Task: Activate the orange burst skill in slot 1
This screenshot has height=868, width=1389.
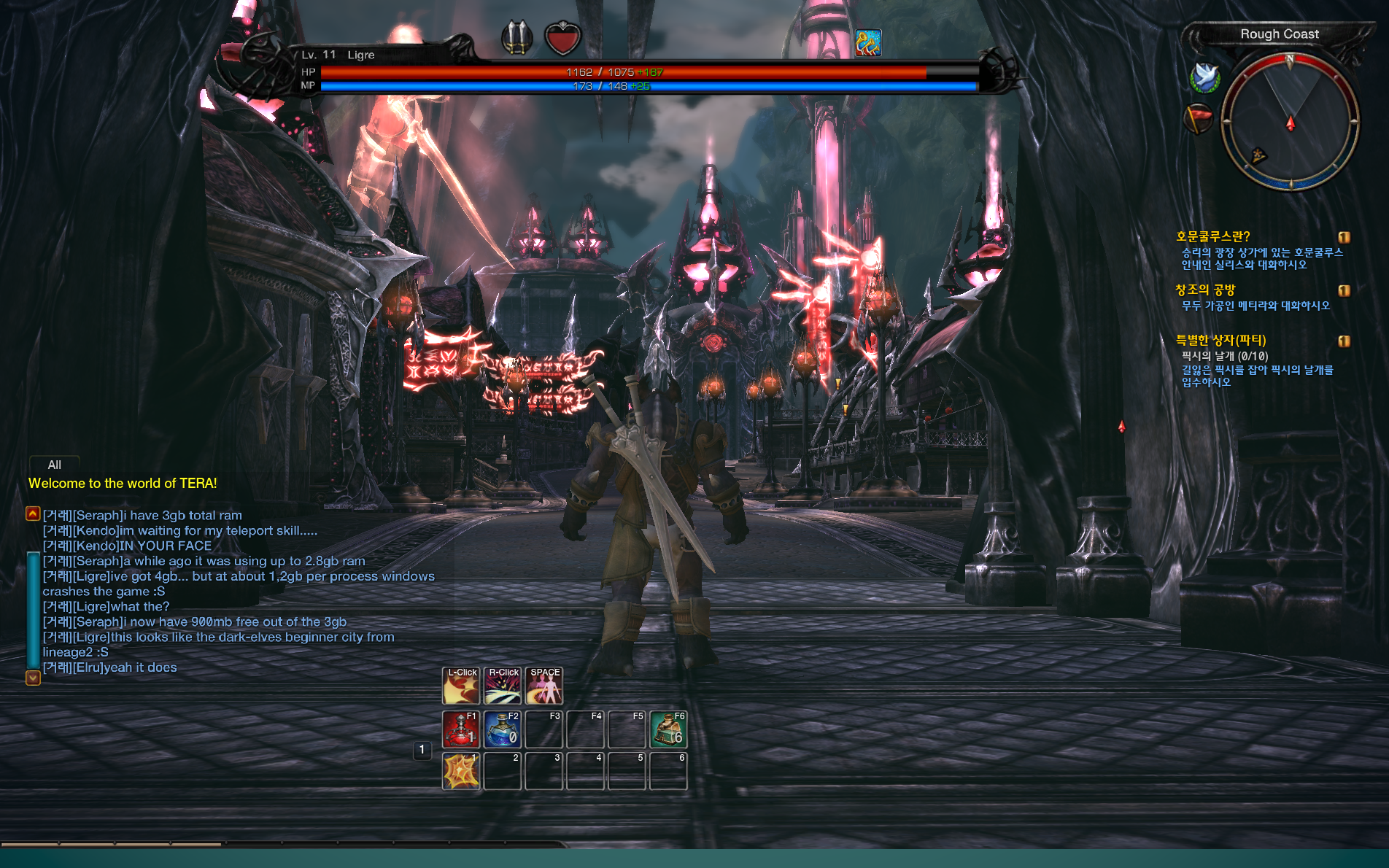Action: (460, 771)
